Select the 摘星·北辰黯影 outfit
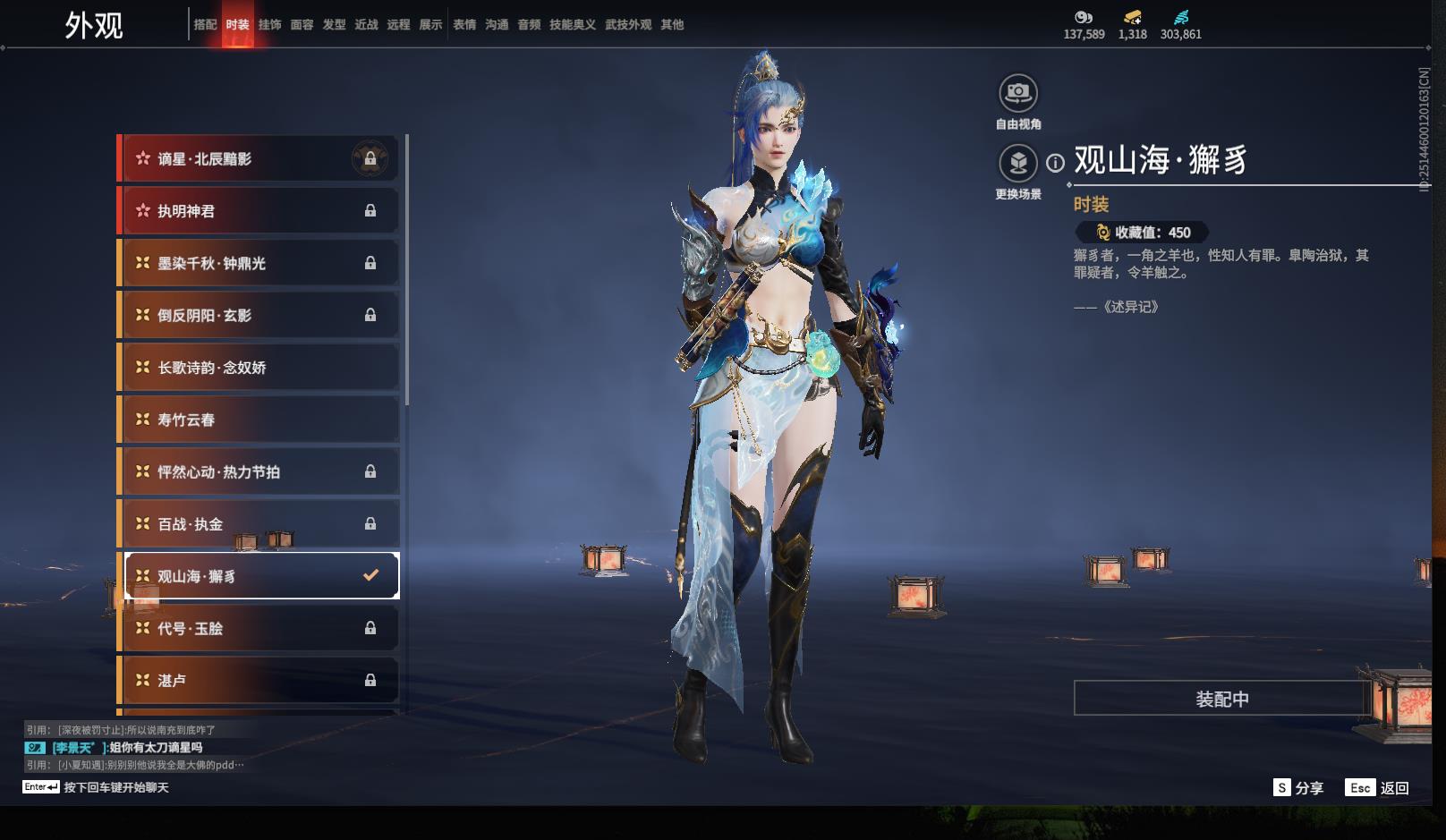The width and height of the screenshot is (1446, 840). (x=259, y=159)
